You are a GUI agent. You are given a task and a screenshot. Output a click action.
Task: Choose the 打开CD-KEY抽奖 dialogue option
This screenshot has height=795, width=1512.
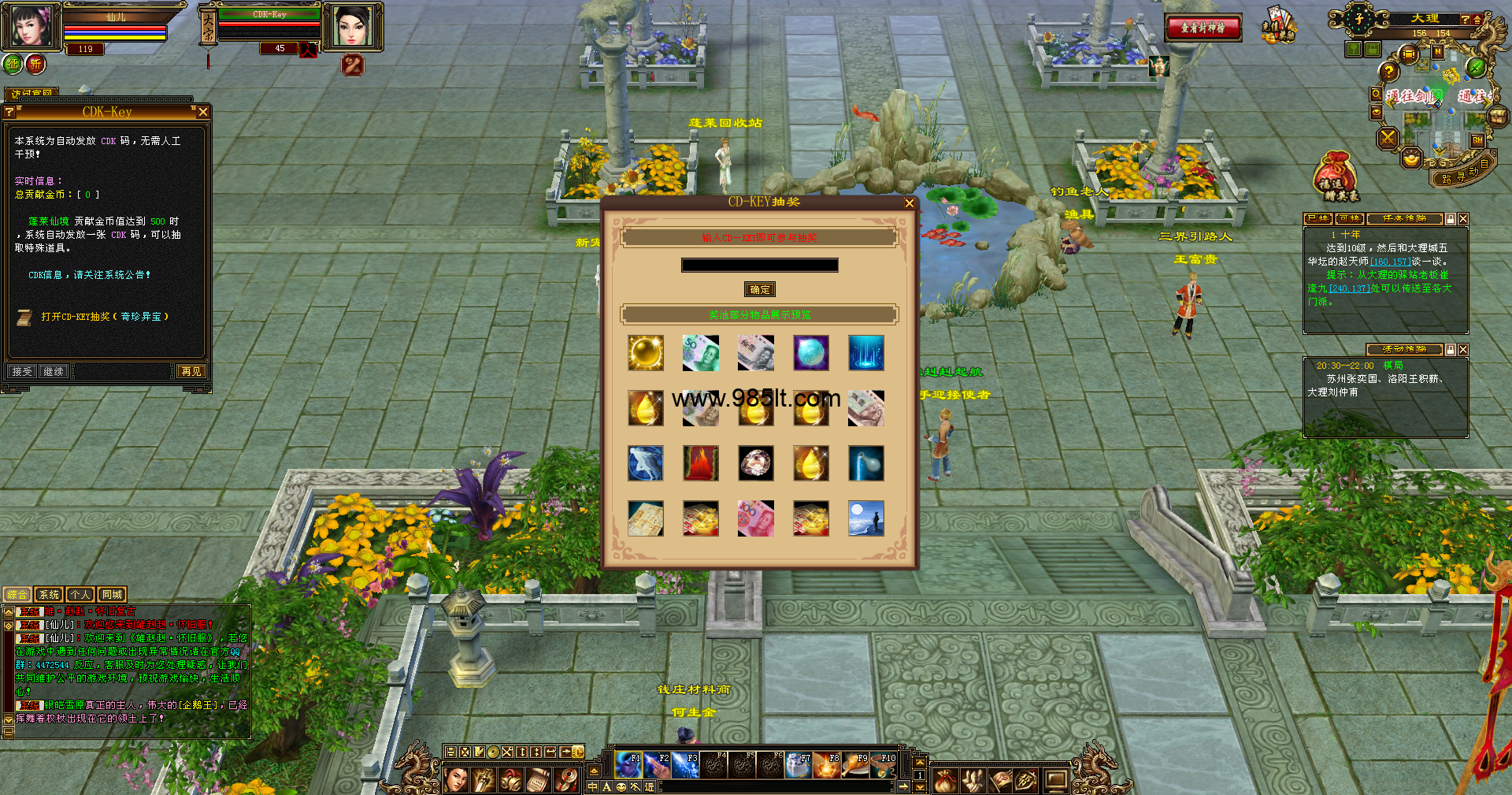105,317
